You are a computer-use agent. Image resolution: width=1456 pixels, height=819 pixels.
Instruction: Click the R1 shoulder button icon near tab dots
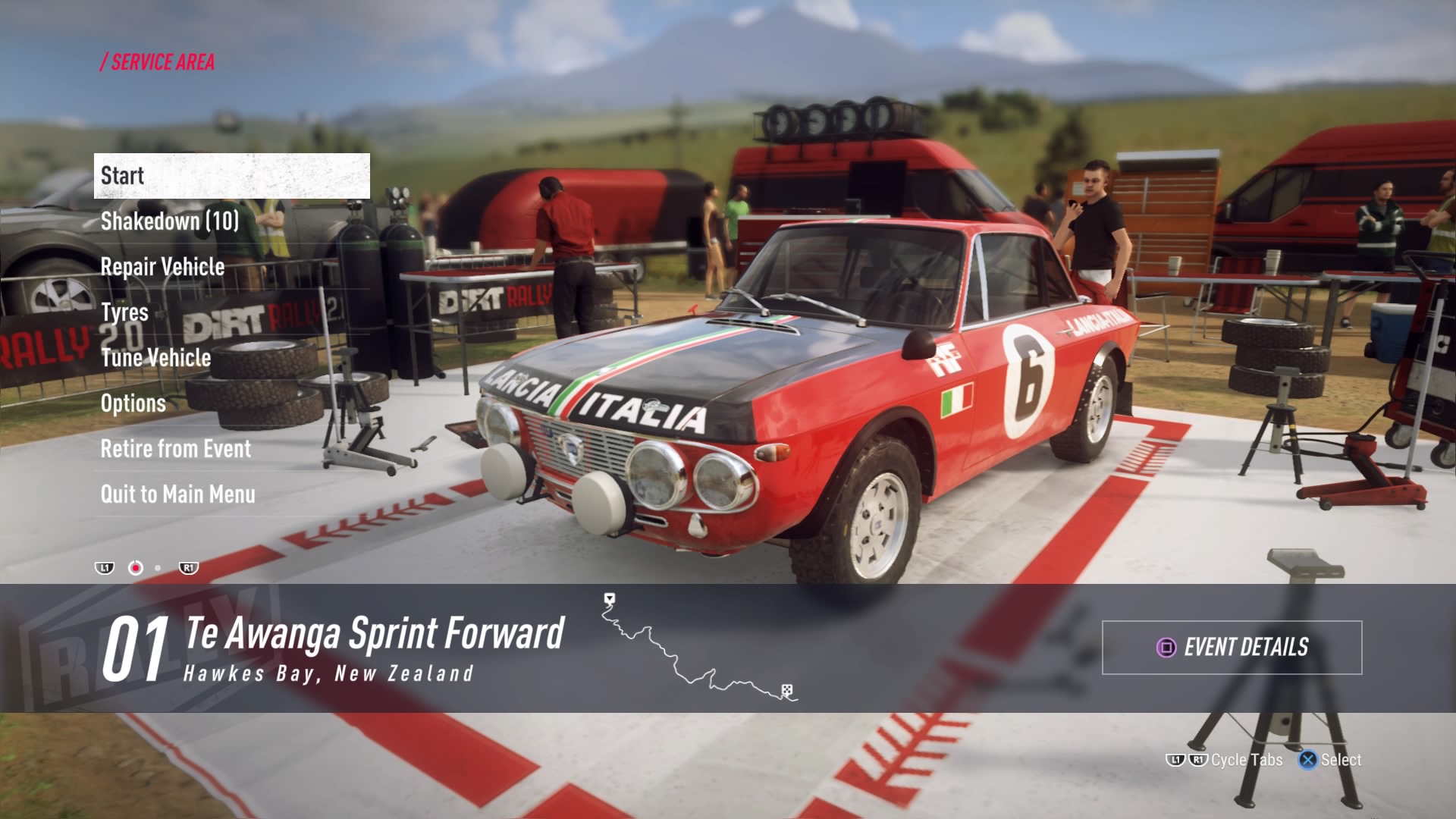pos(188,566)
